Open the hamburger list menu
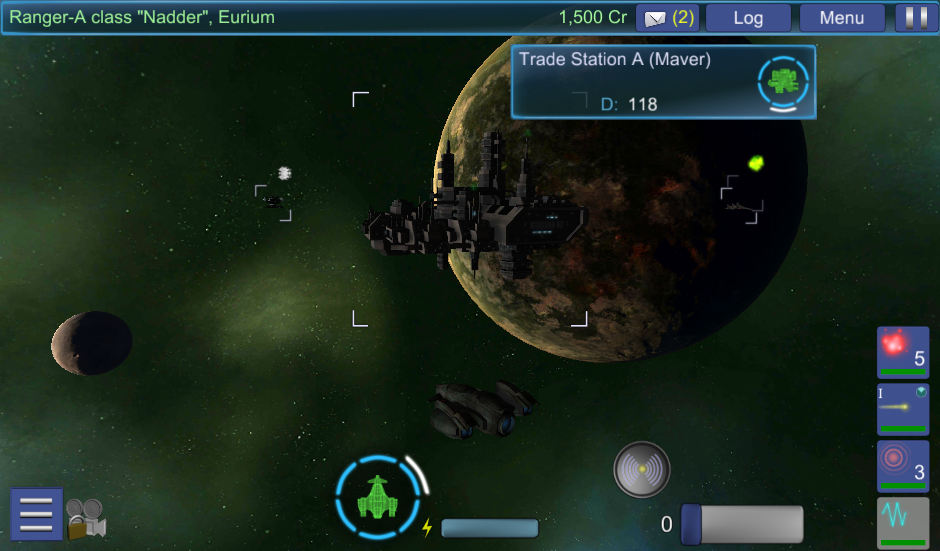The height and width of the screenshot is (551, 940). (36, 514)
